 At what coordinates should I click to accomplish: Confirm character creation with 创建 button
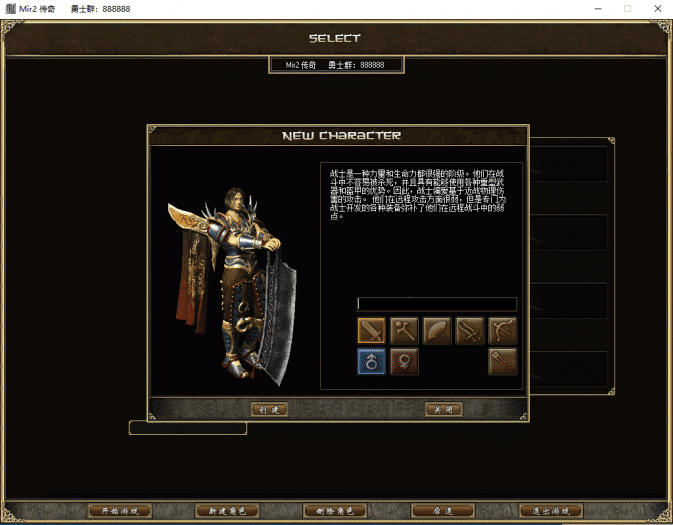(x=268, y=410)
